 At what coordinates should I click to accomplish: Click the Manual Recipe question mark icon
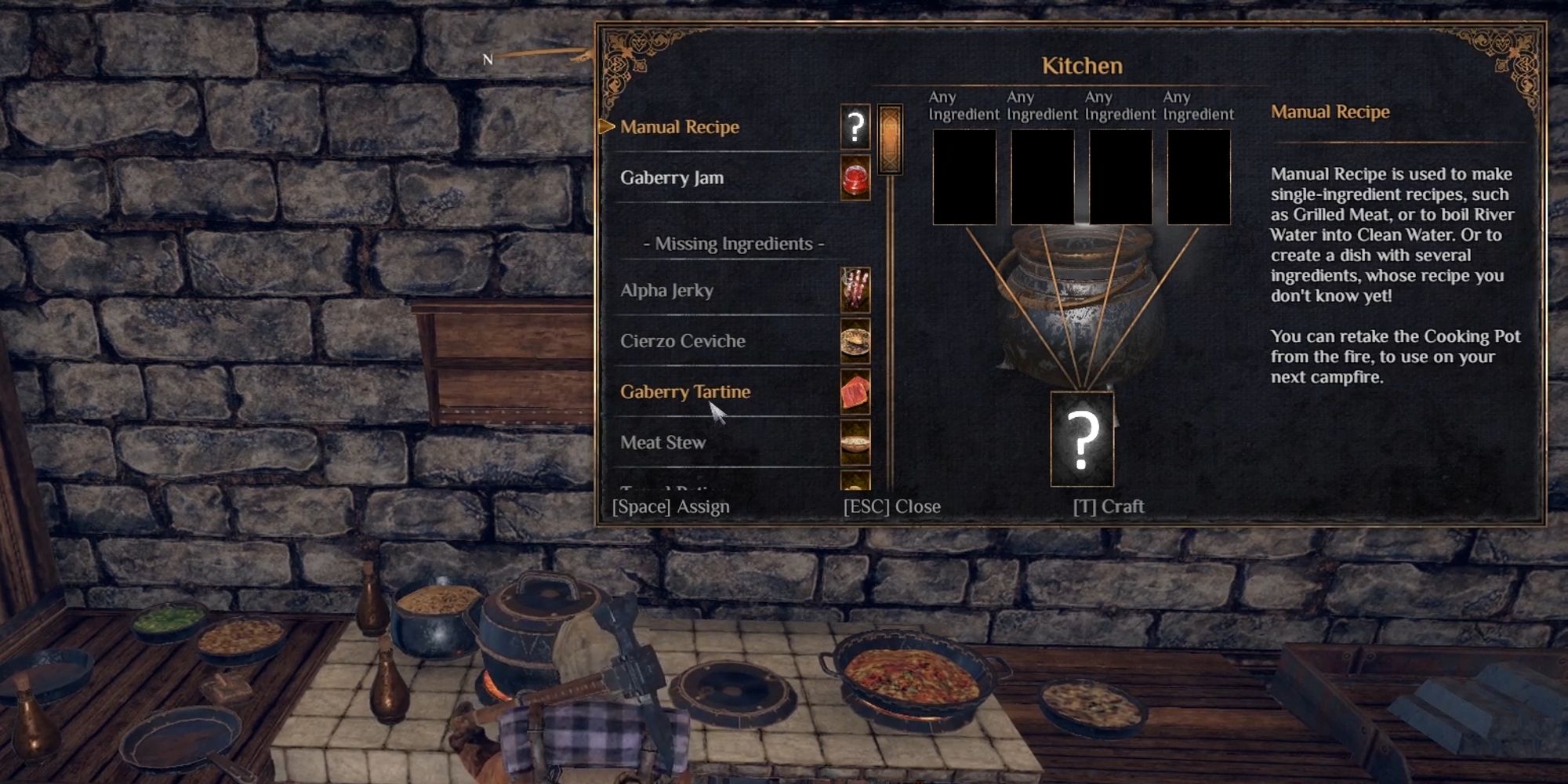pos(856,127)
